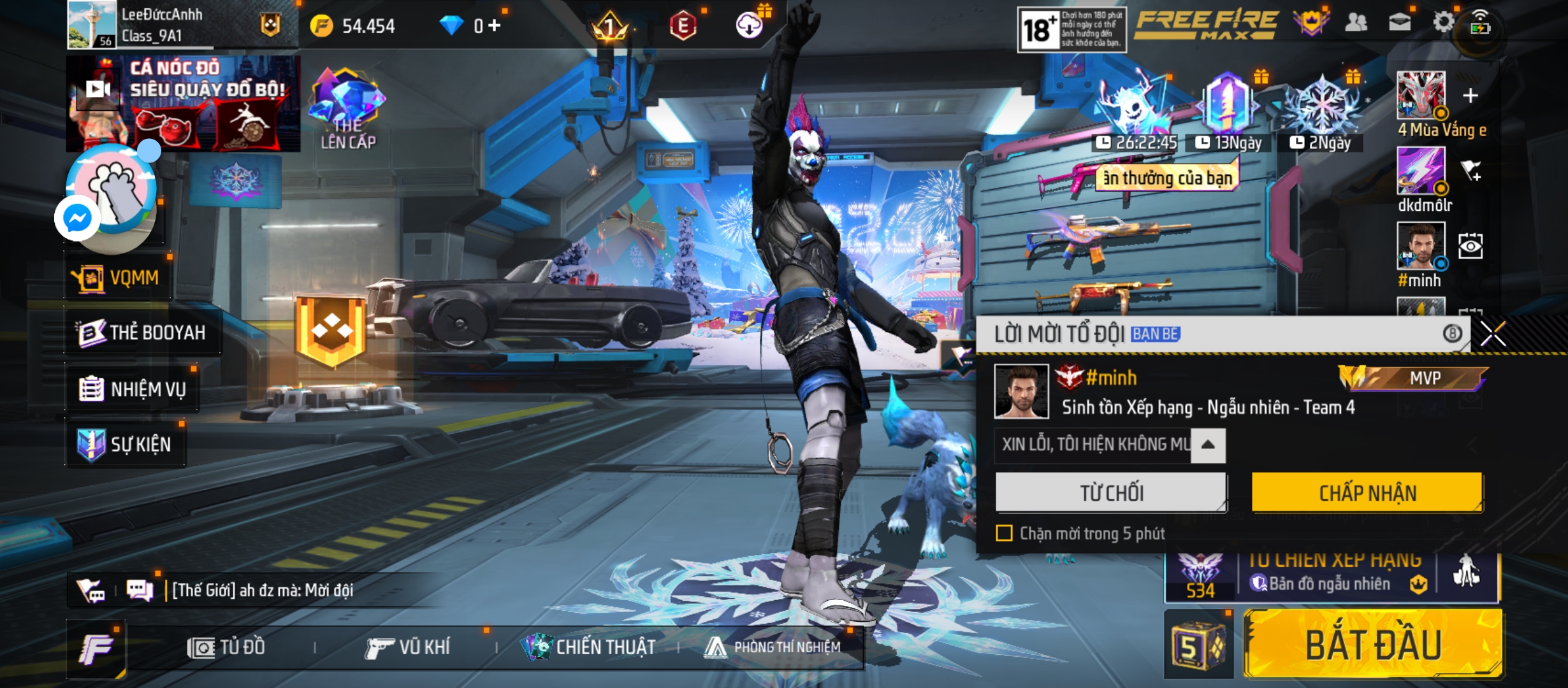
Task: Close the Lời Mời Tổ Đội popup
Action: click(1493, 334)
